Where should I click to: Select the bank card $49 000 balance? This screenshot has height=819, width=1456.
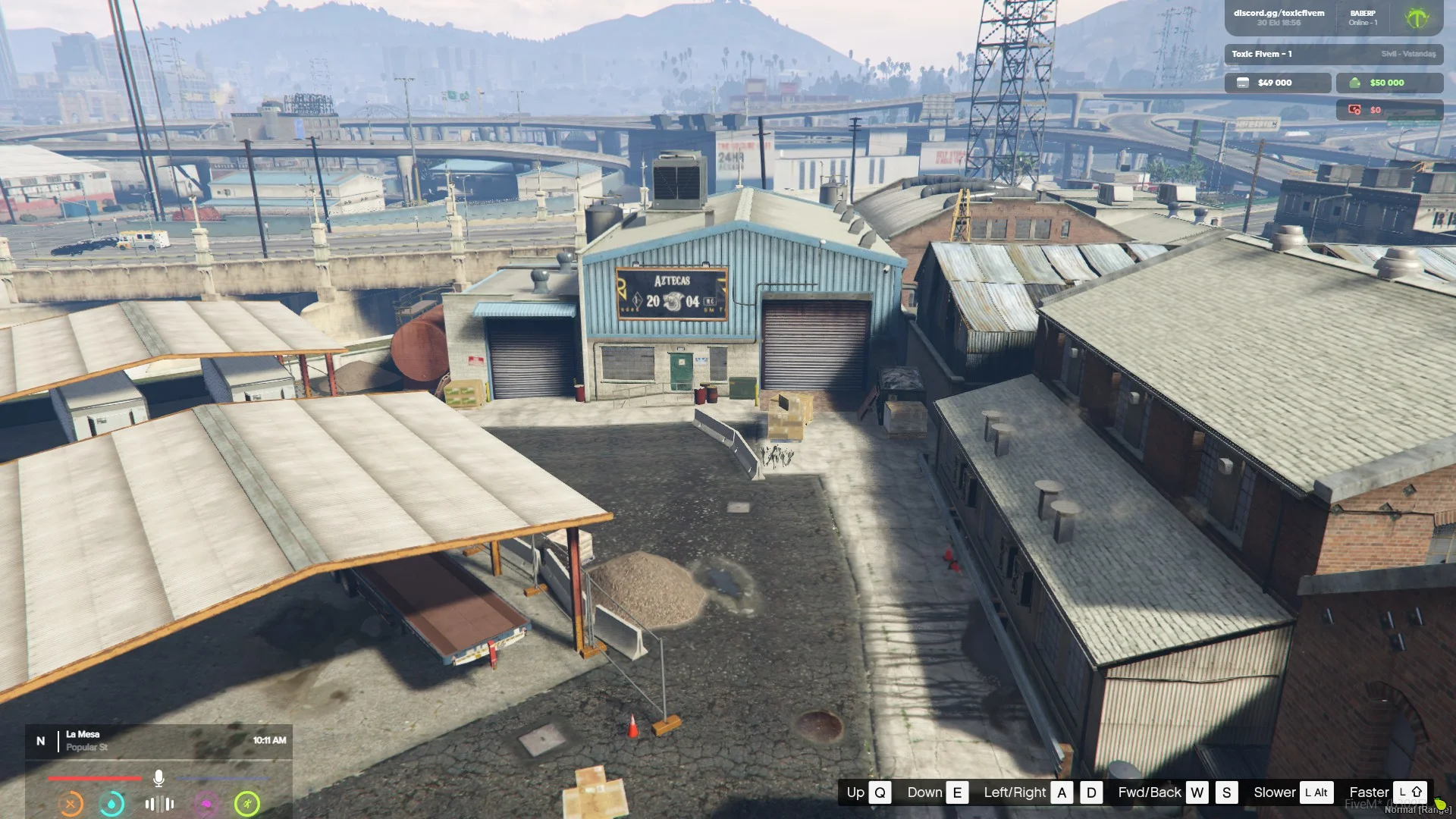pyautogui.click(x=1277, y=83)
